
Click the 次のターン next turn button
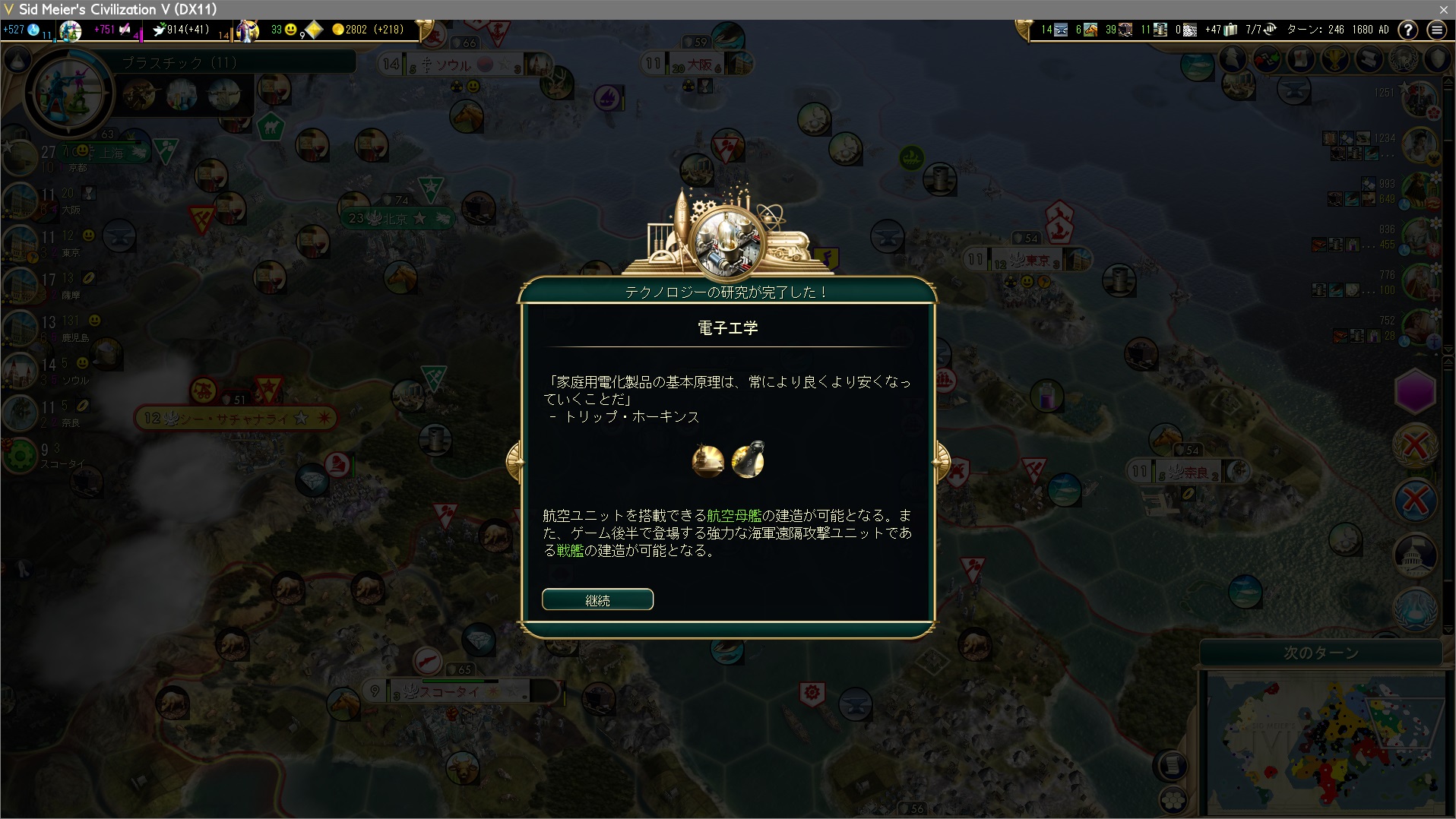[x=1321, y=653]
